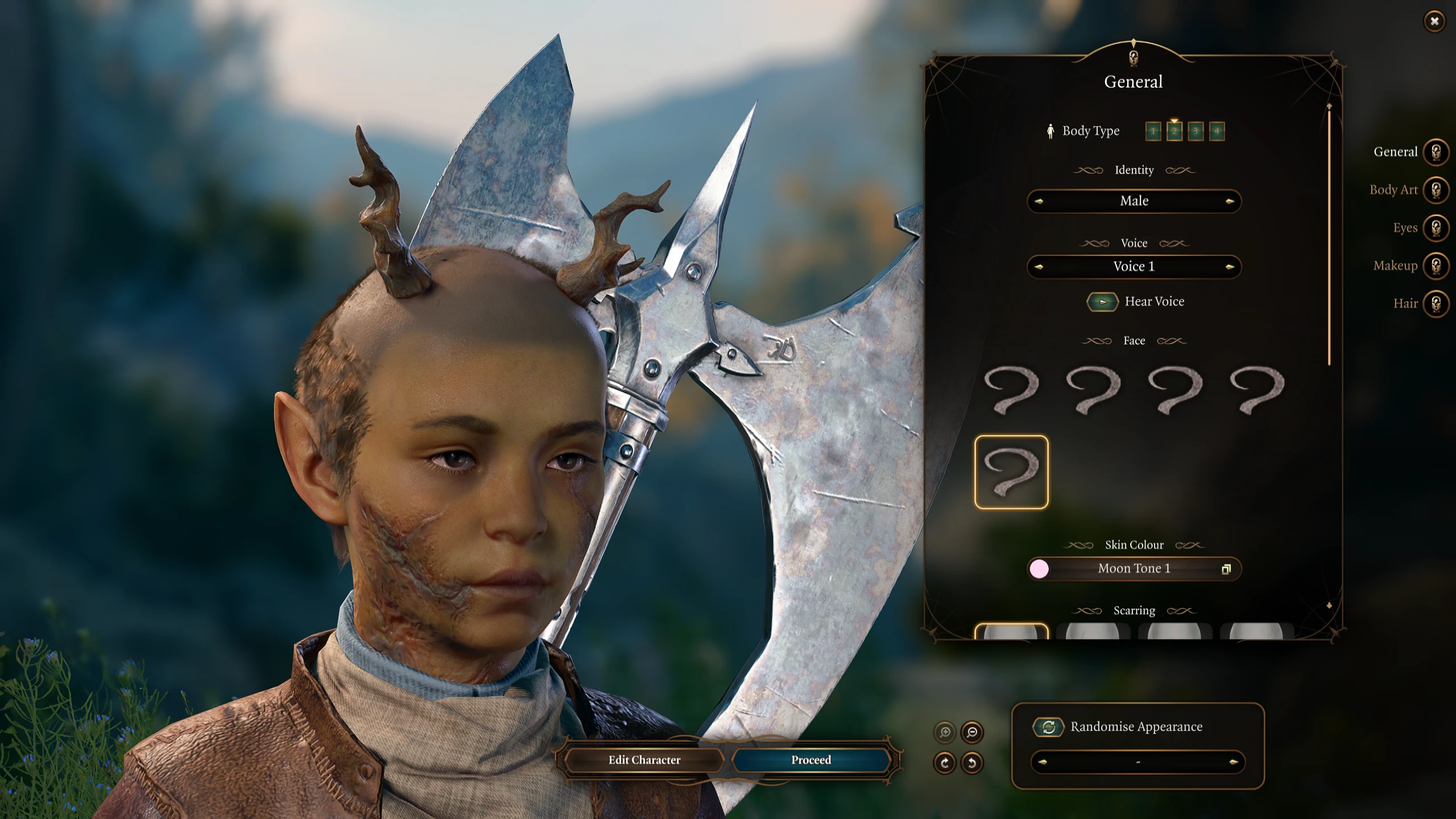The height and width of the screenshot is (819, 1456).
Task: Zoom in the character camera
Action: 945,733
